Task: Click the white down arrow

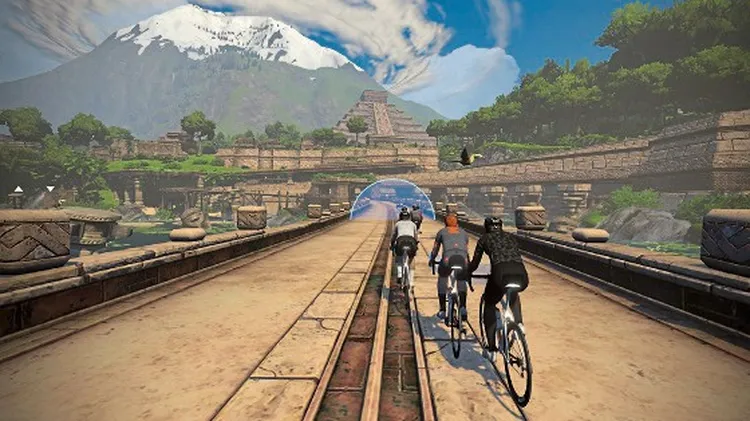Action: click(49, 188)
